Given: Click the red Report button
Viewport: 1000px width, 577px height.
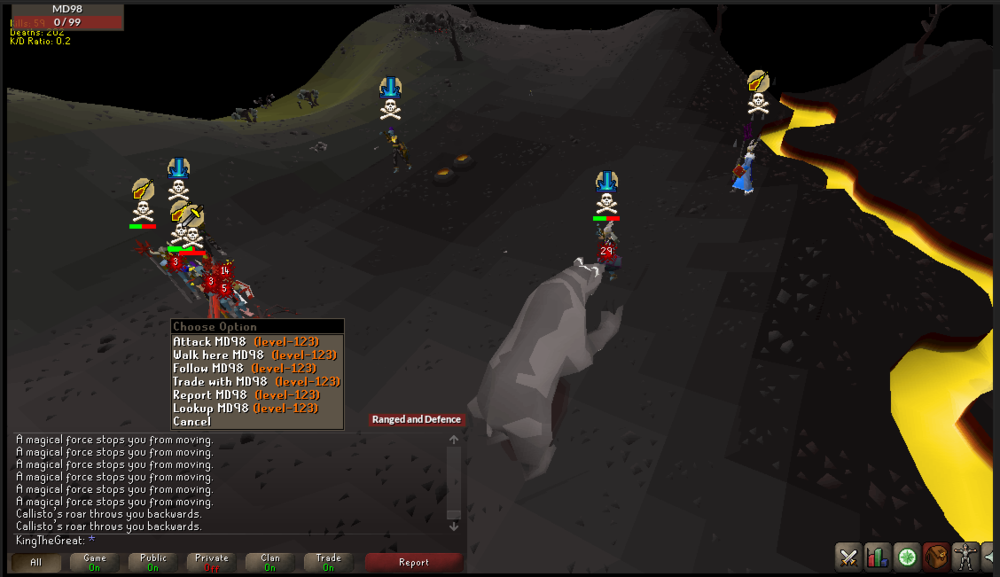Looking at the screenshot, I should 413,562.
